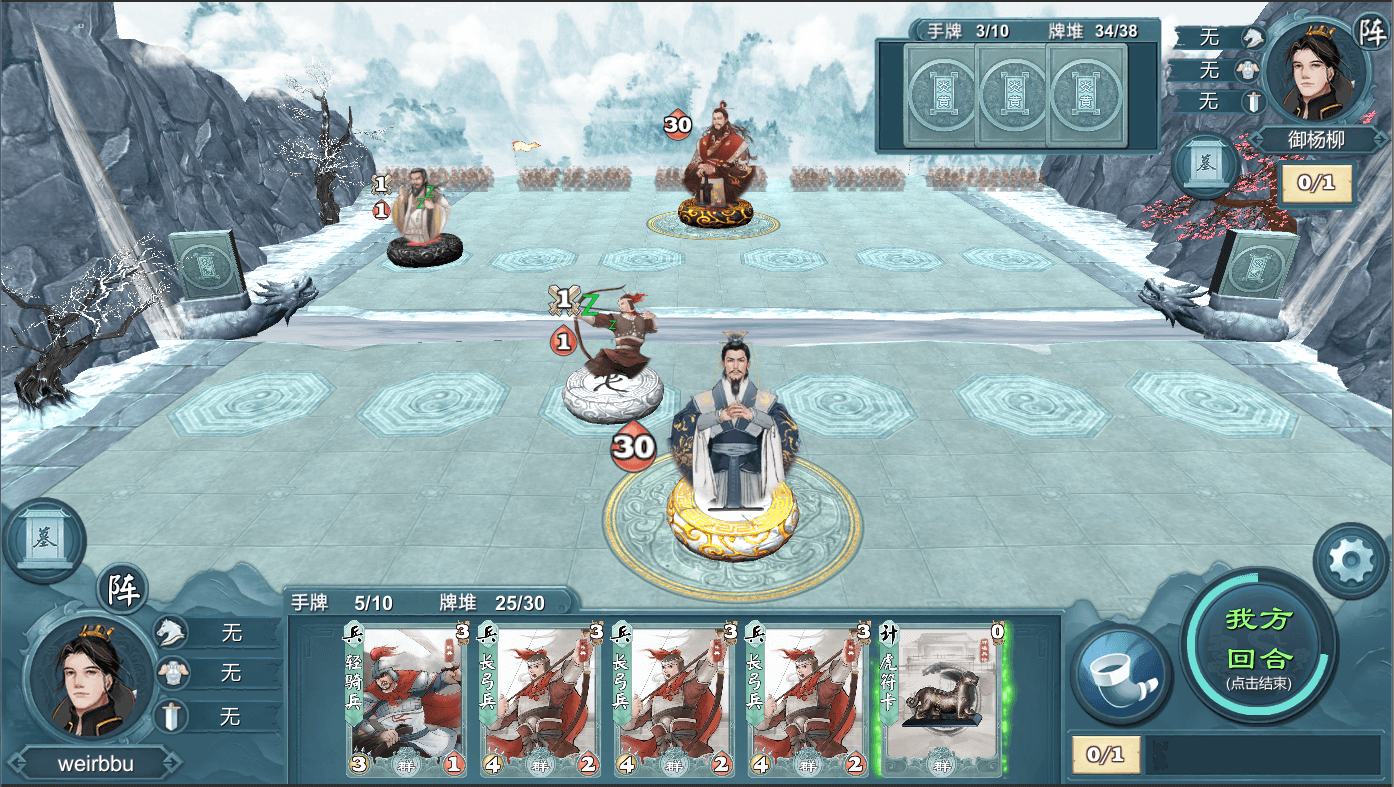Open 御杨柳's 阵 formation button
The height and width of the screenshot is (787, 1394).
coord(1371,30)
